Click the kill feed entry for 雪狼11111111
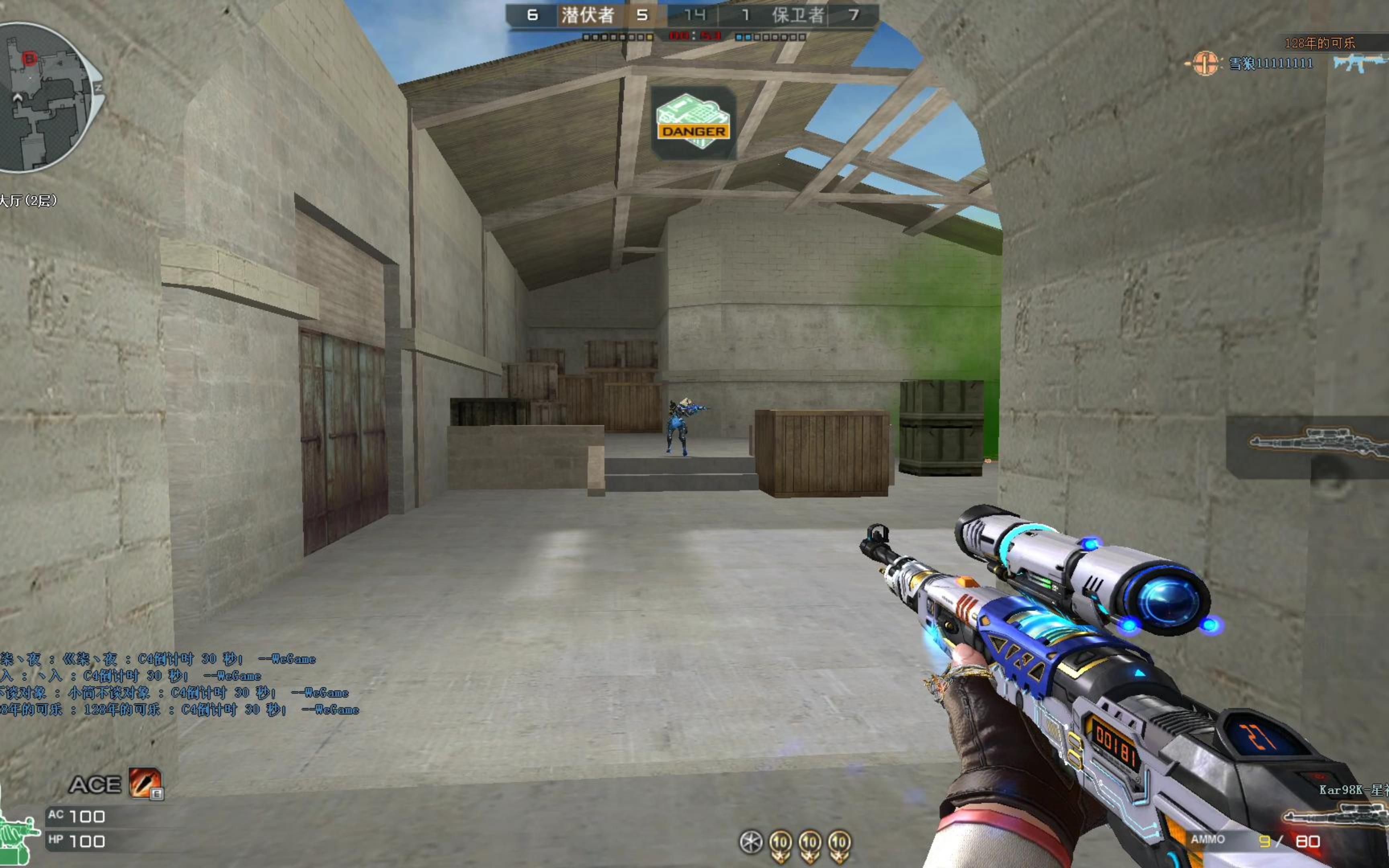 tap(1270, 63)
